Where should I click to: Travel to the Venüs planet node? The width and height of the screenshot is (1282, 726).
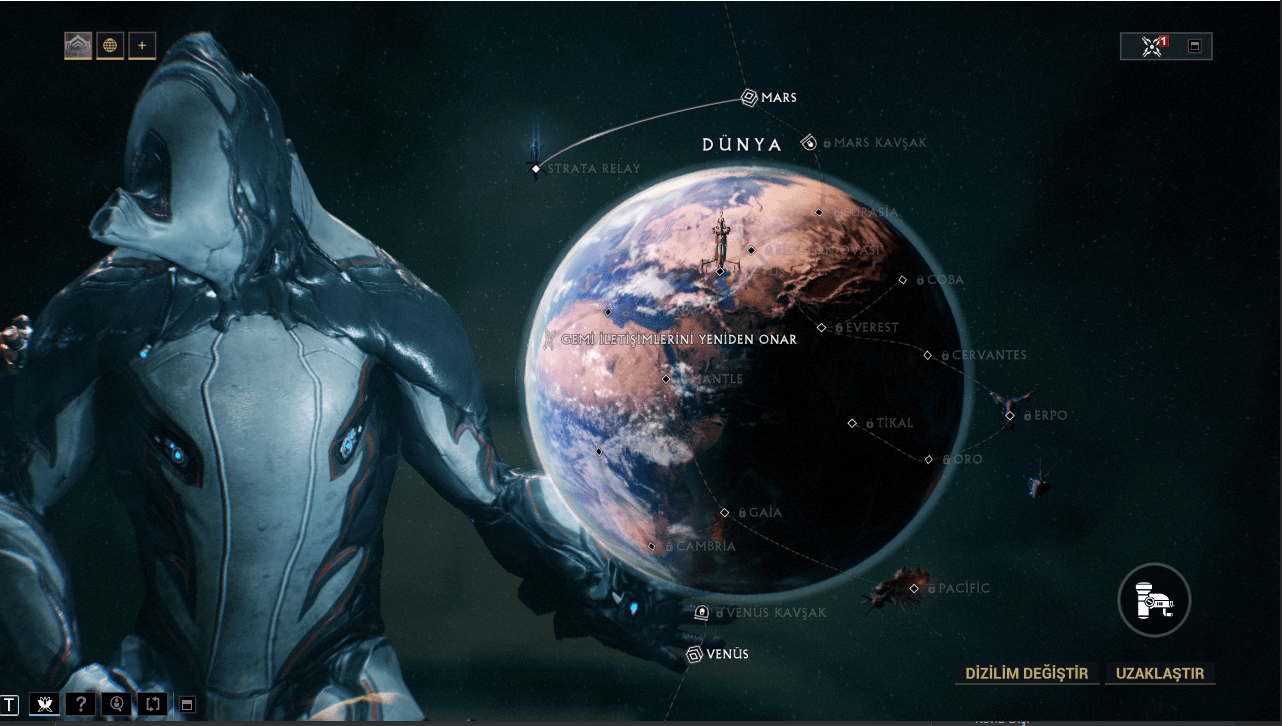click(x=695, y=654)
